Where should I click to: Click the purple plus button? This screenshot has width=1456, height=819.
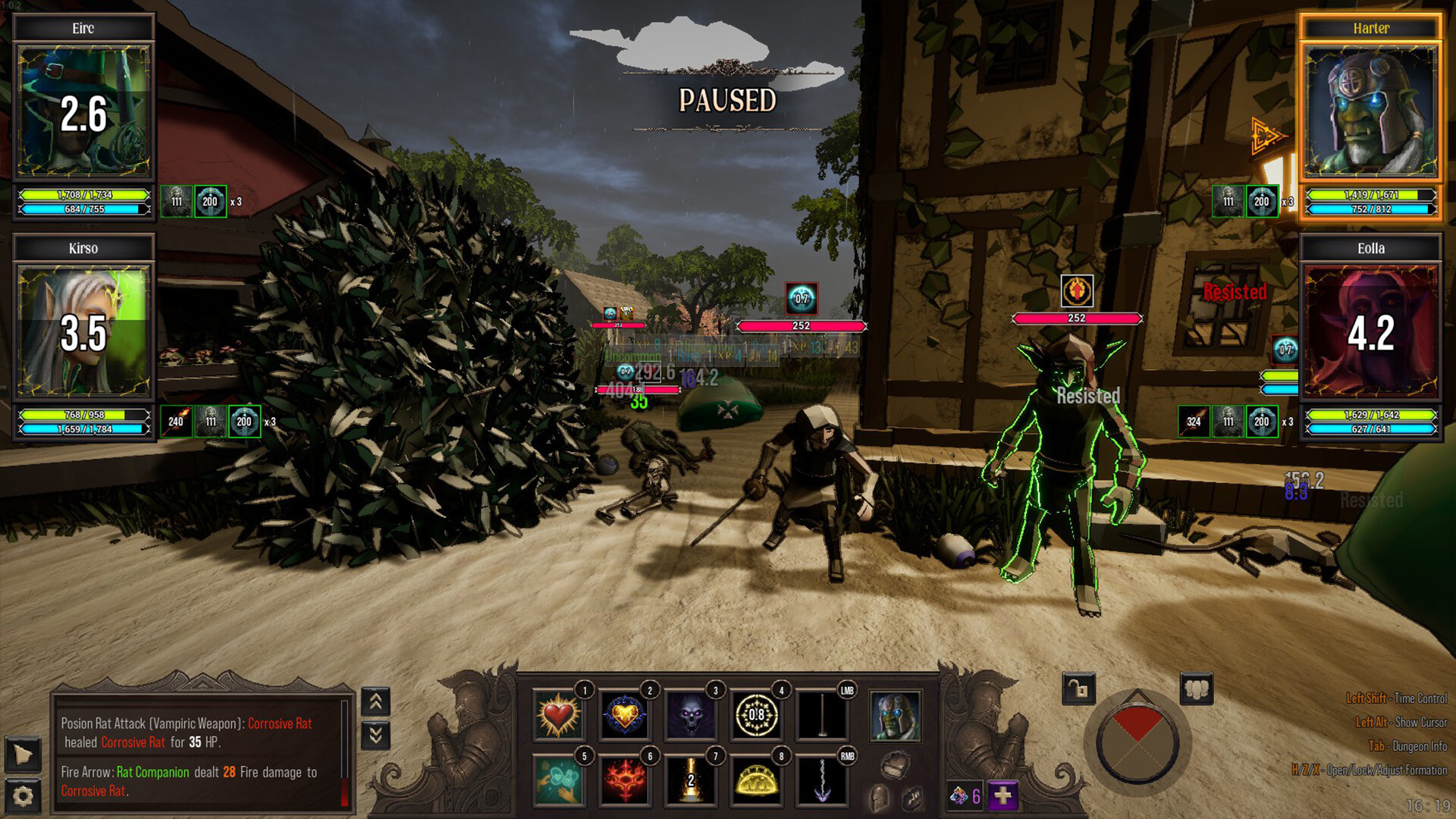tap(1003, 795)
